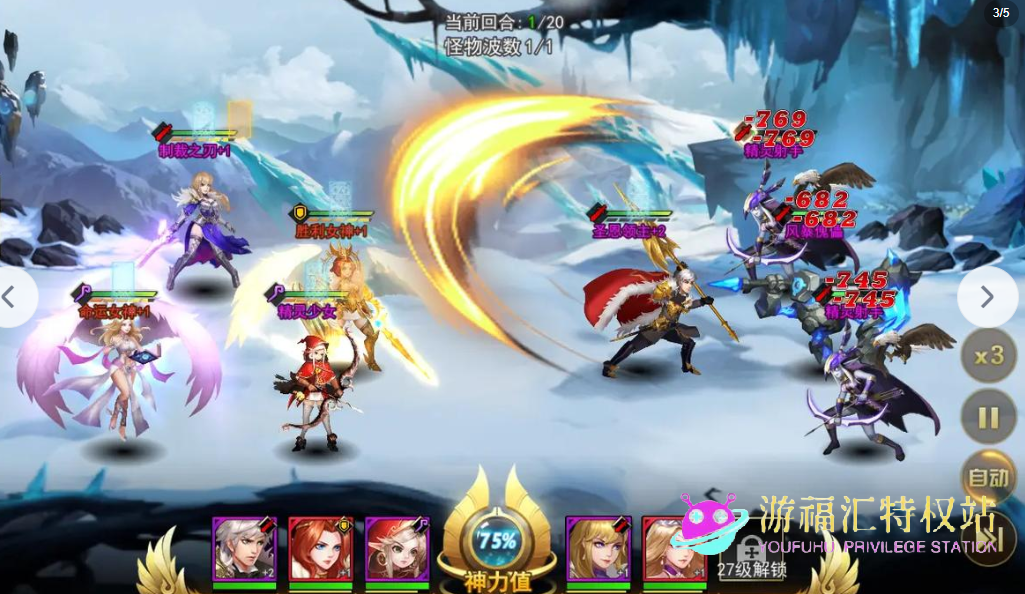Go to the next gallery image
The image size is (1025, 594).
point(987,297)
